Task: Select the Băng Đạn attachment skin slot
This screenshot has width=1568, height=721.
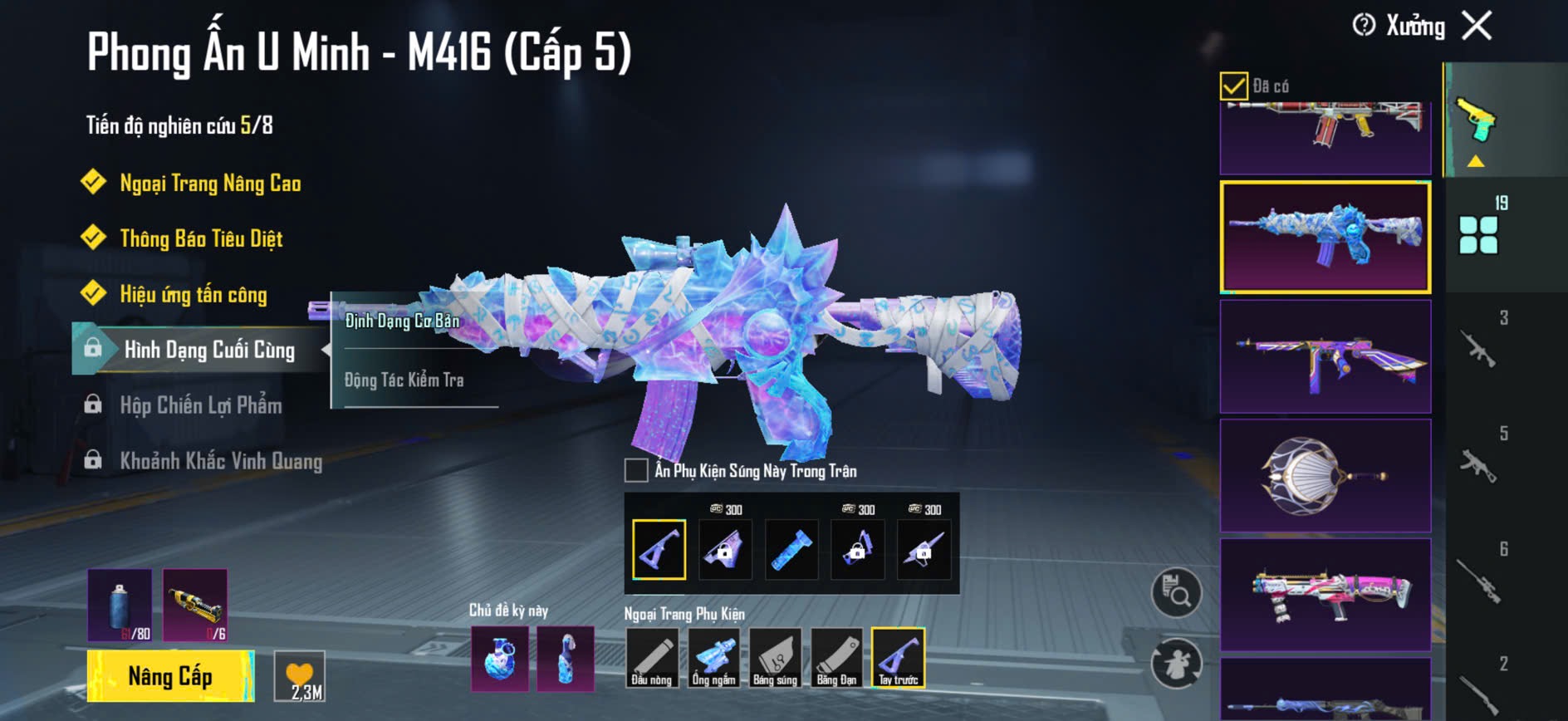Action: point(836,658)
